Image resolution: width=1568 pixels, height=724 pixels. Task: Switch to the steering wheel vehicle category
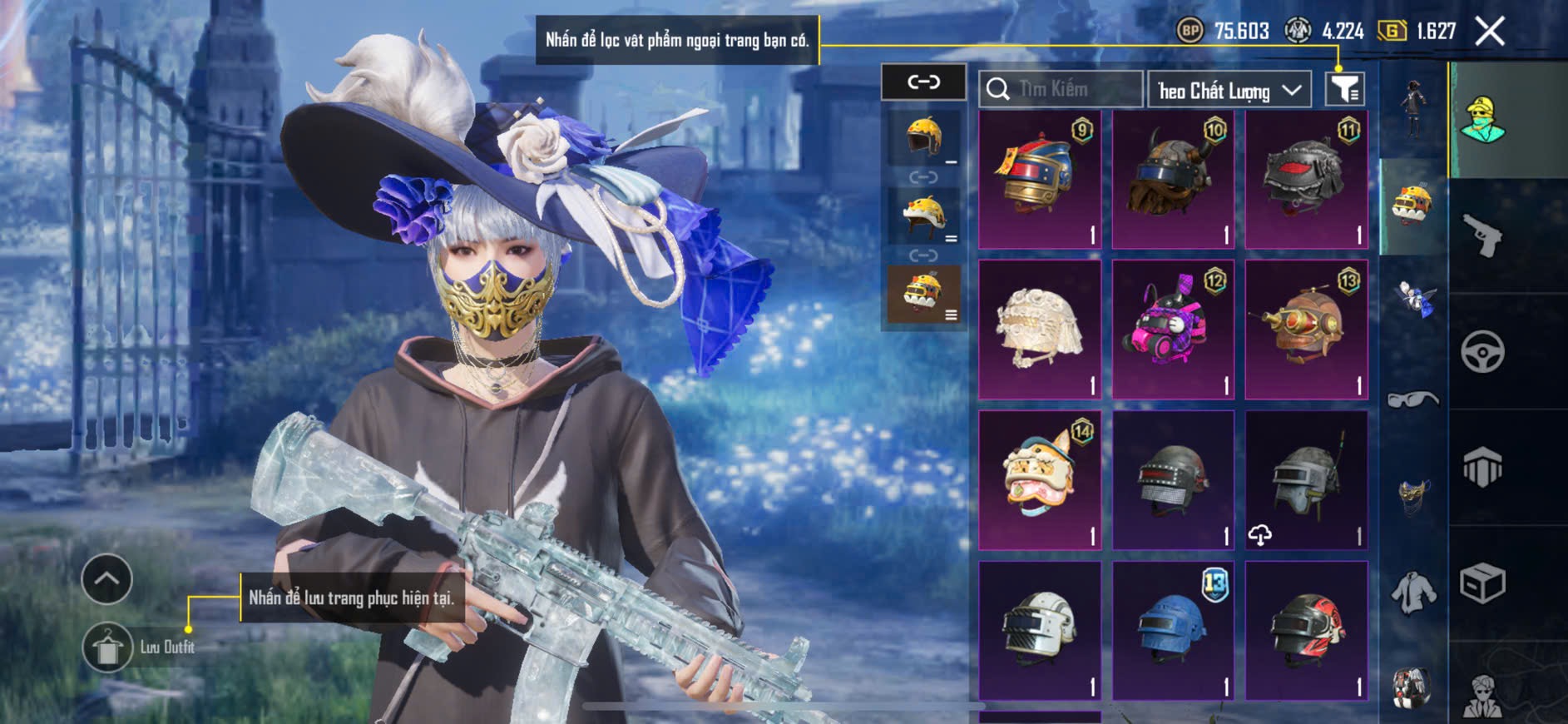click(1482, 351)
